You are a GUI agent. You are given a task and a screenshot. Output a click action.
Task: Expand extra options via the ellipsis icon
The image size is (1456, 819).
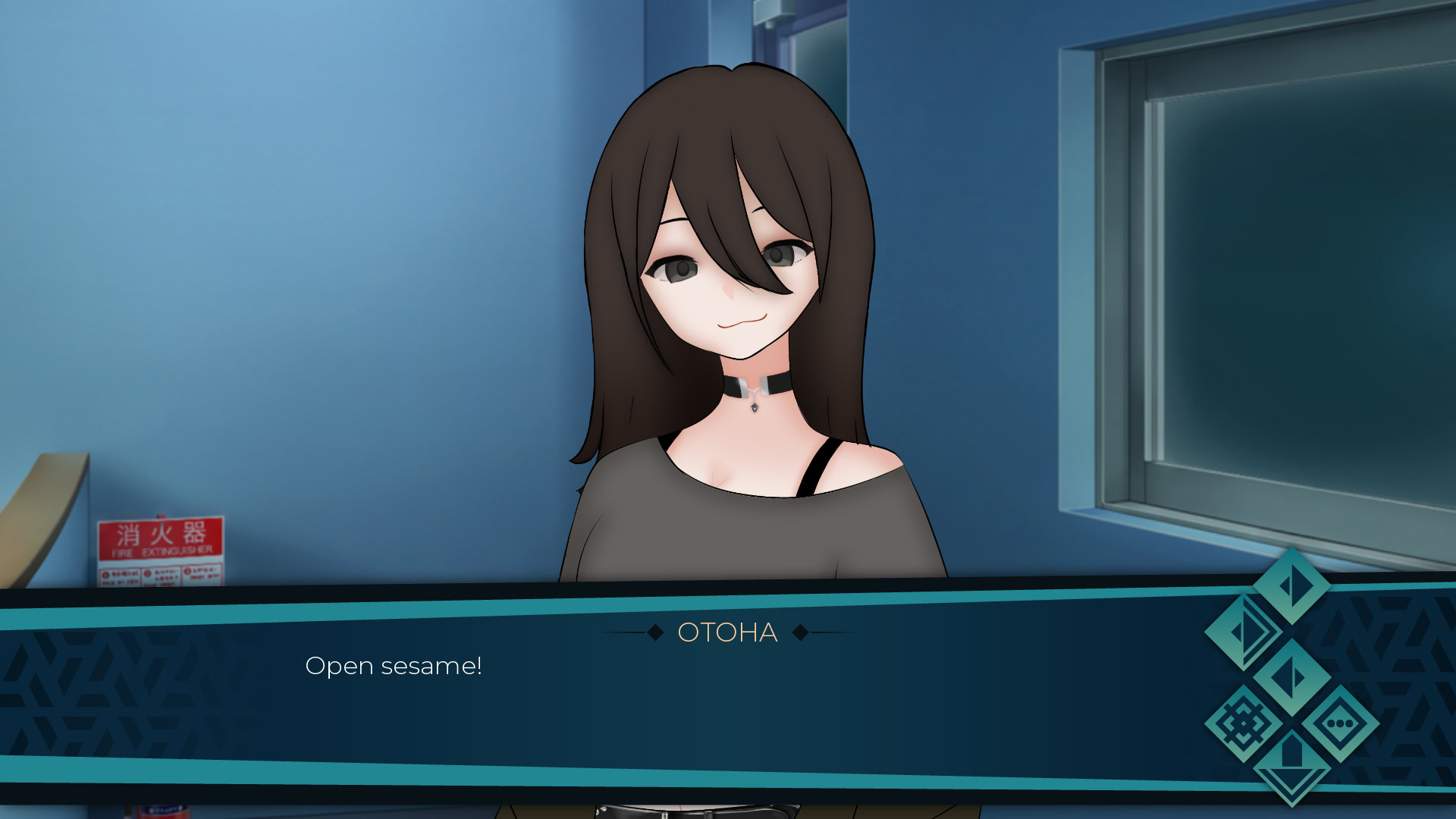coord(1339,723)
